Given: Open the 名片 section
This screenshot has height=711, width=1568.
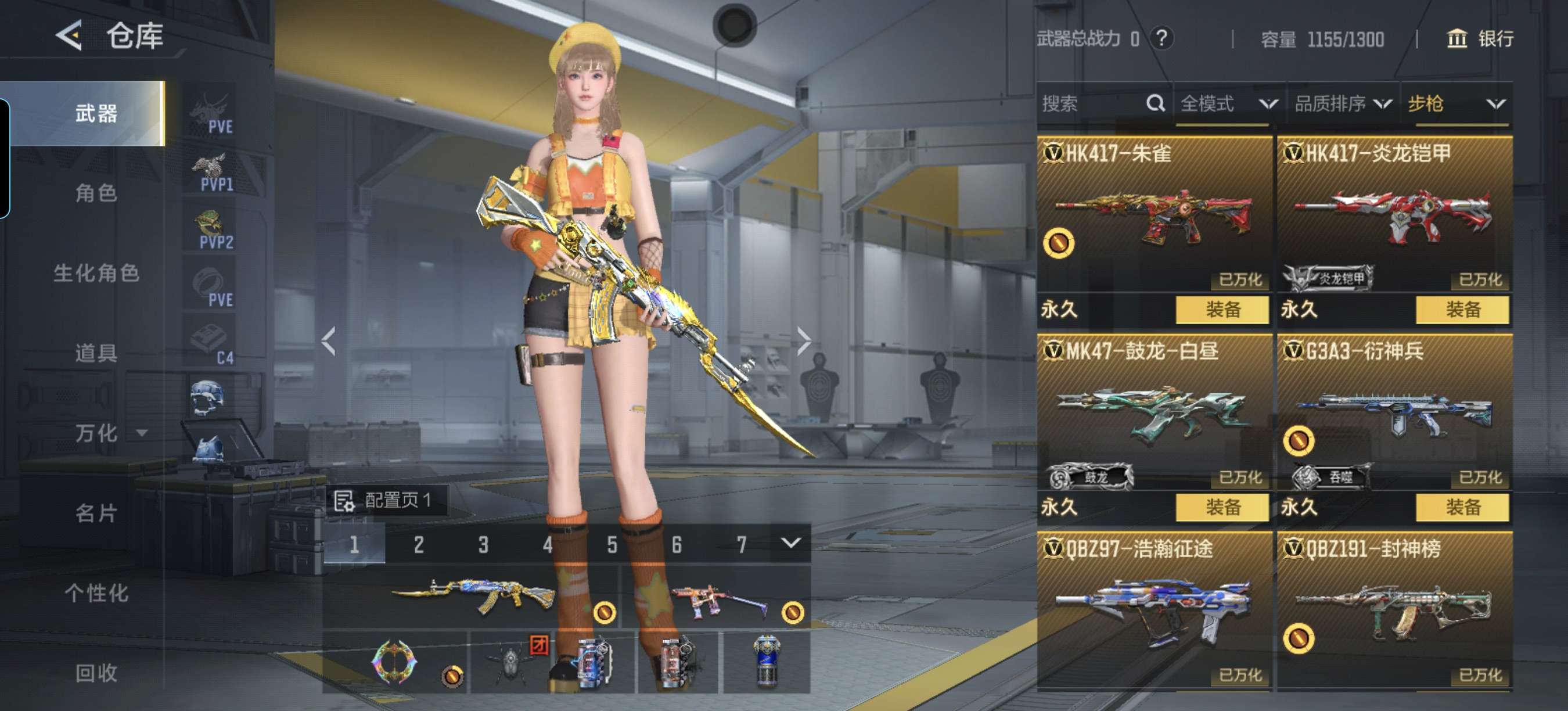Looking at the screenshot, I should pyautogui.click(x=96, y=513).
